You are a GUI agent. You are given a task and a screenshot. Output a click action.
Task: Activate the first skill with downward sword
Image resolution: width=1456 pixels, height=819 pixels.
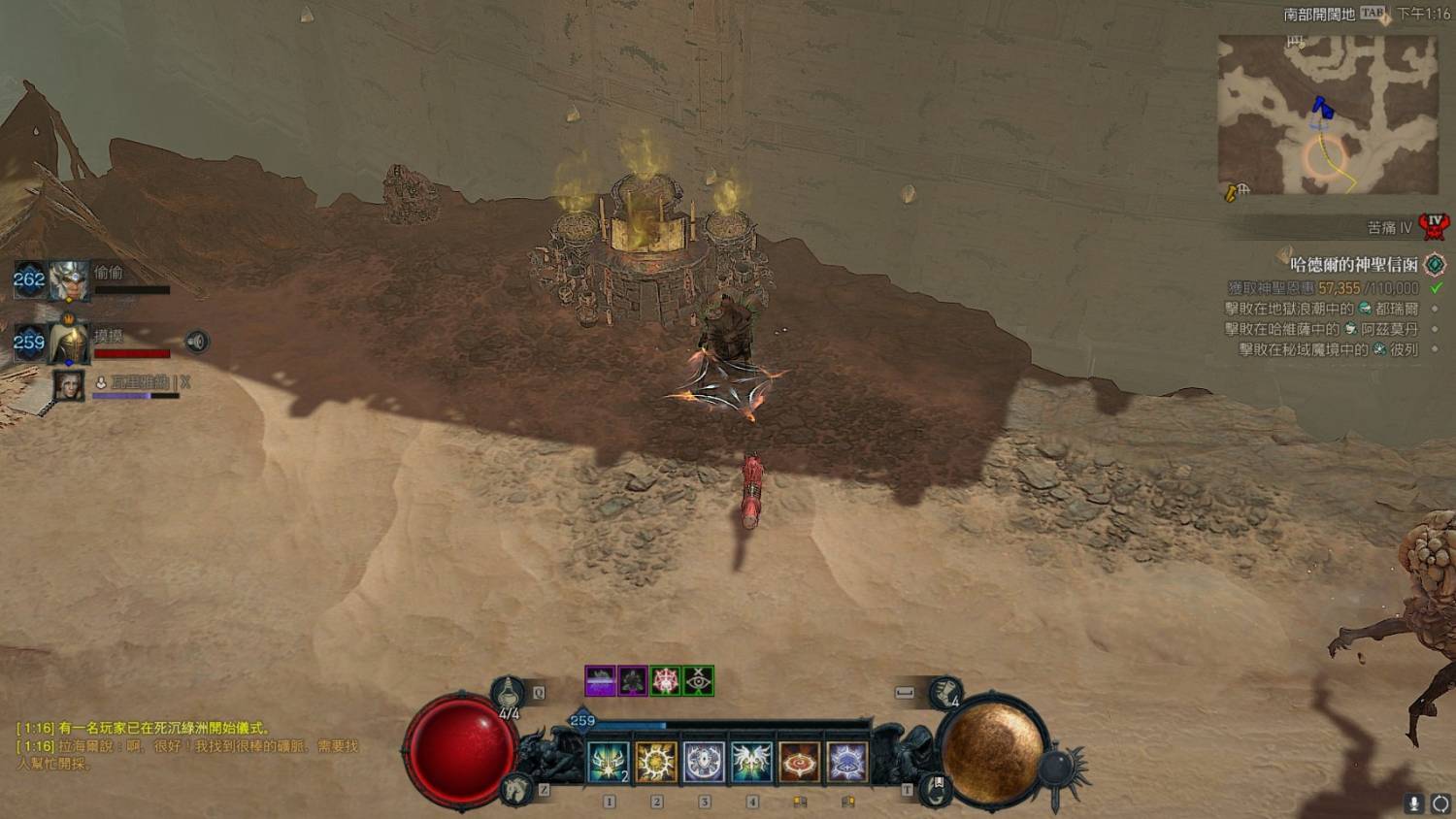[609, 762]
